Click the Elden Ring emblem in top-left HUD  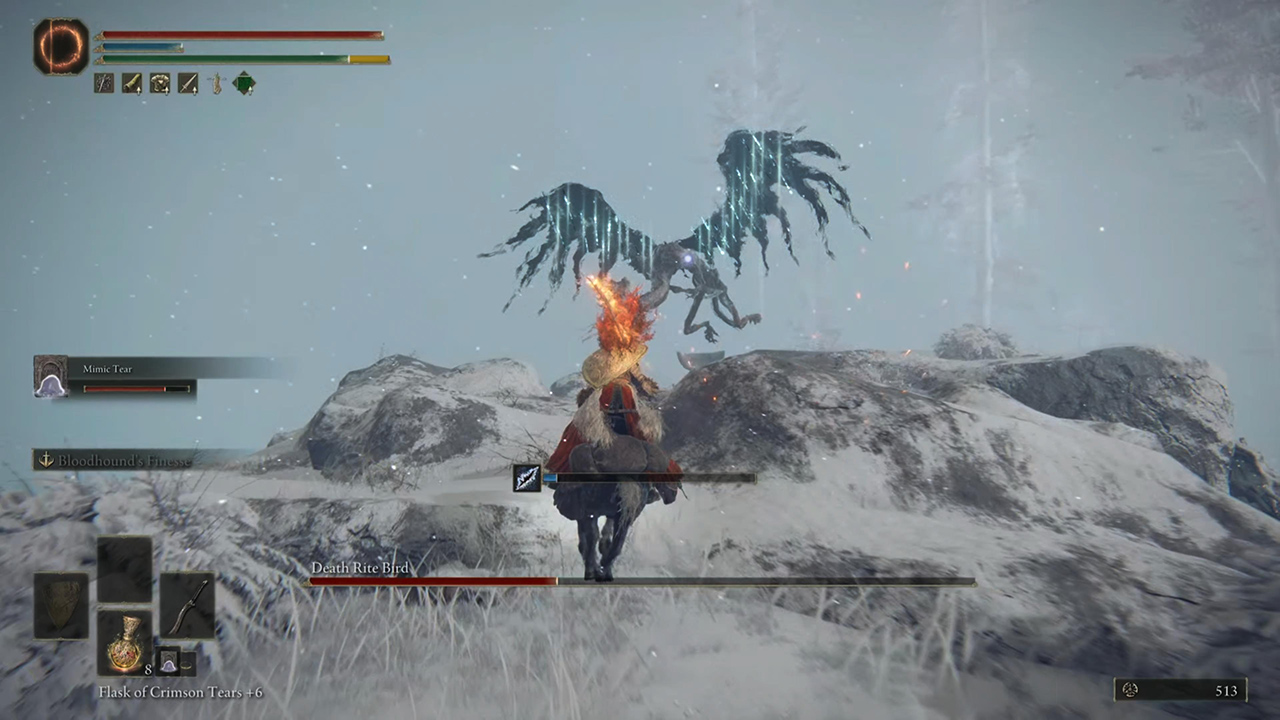click(x=60, y=45)
